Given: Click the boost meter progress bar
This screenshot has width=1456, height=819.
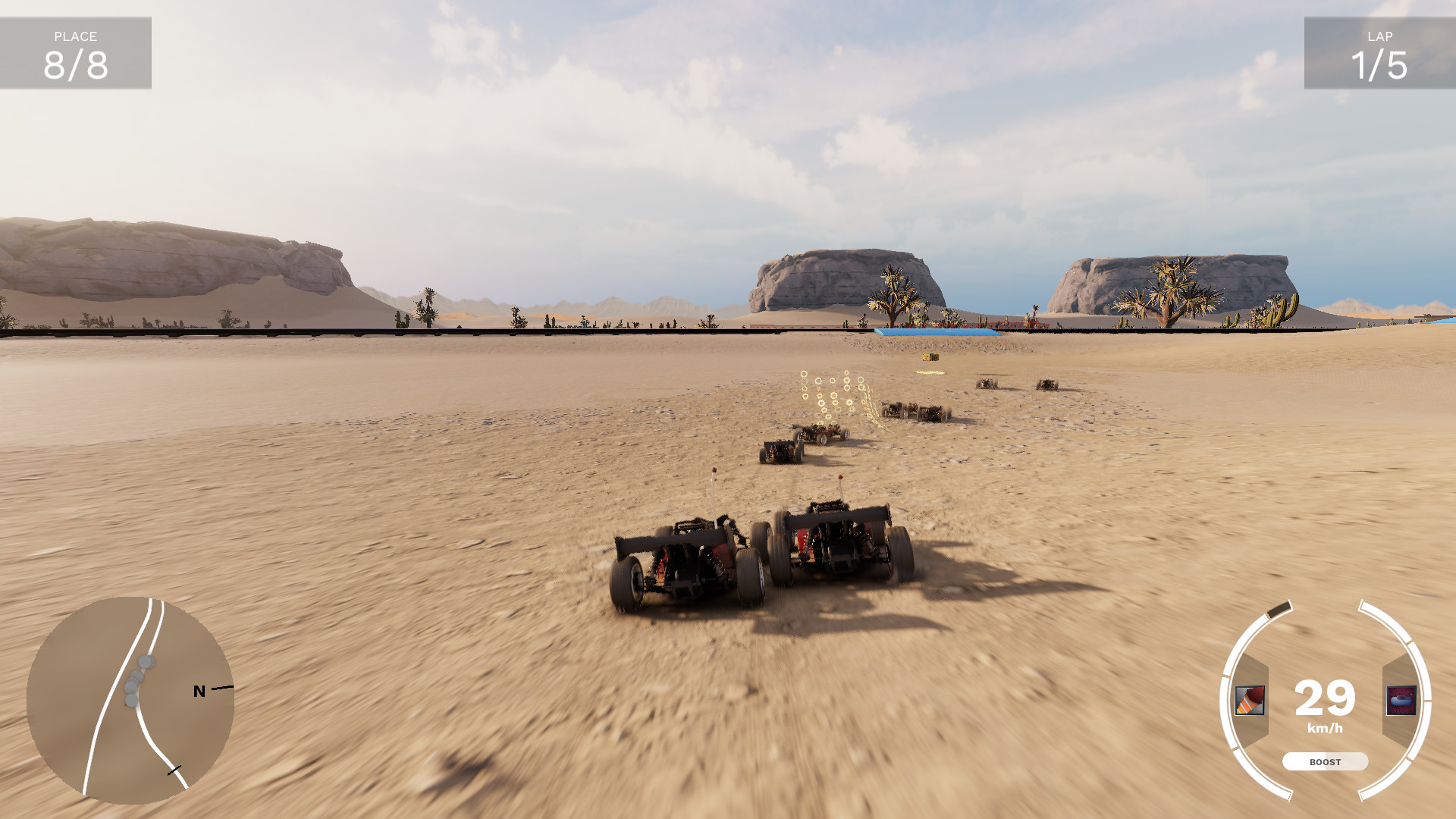Looking at the screenshot, I should pos(1325,761).
